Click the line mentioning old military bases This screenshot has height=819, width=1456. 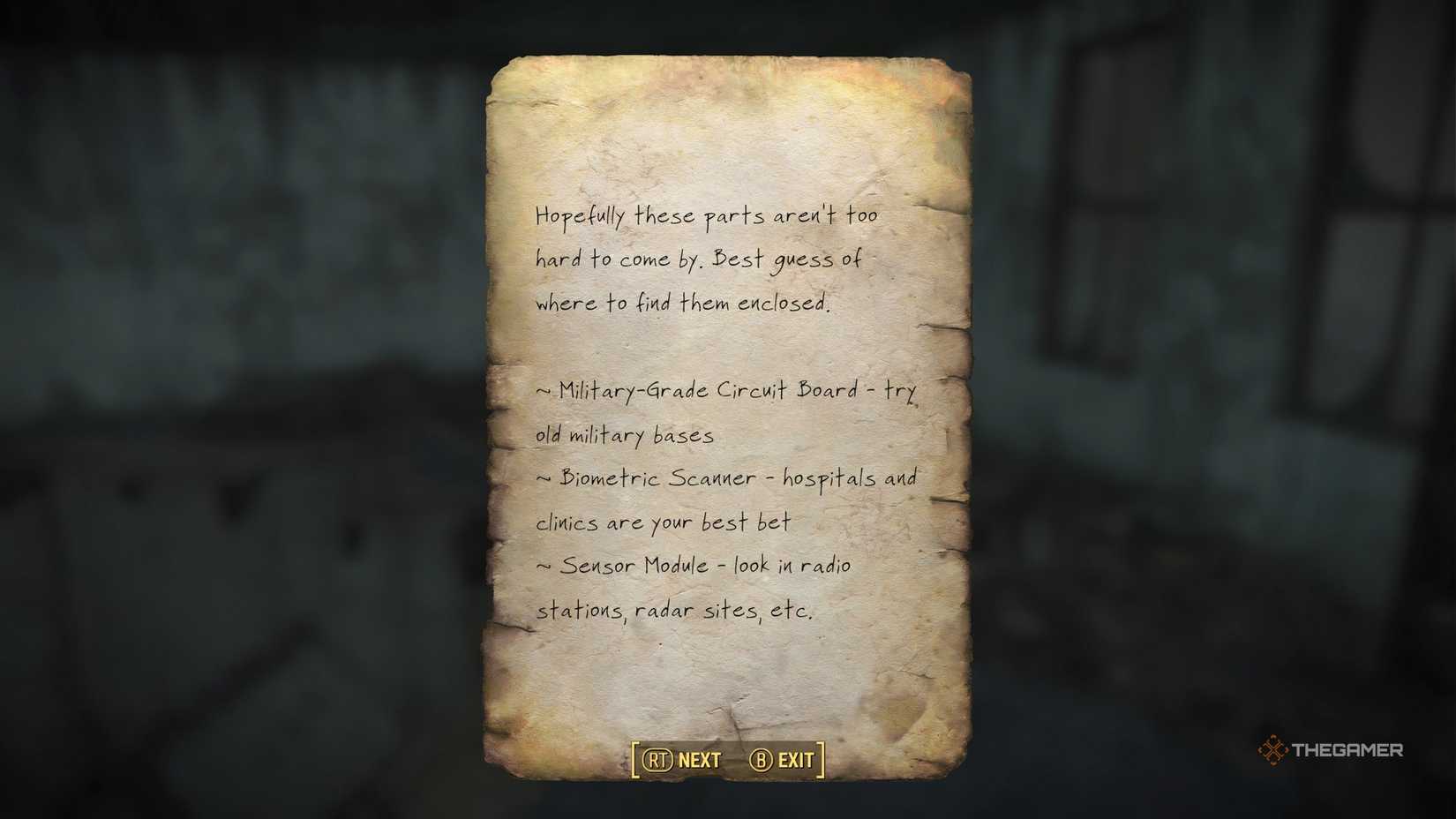pos(626,434)
